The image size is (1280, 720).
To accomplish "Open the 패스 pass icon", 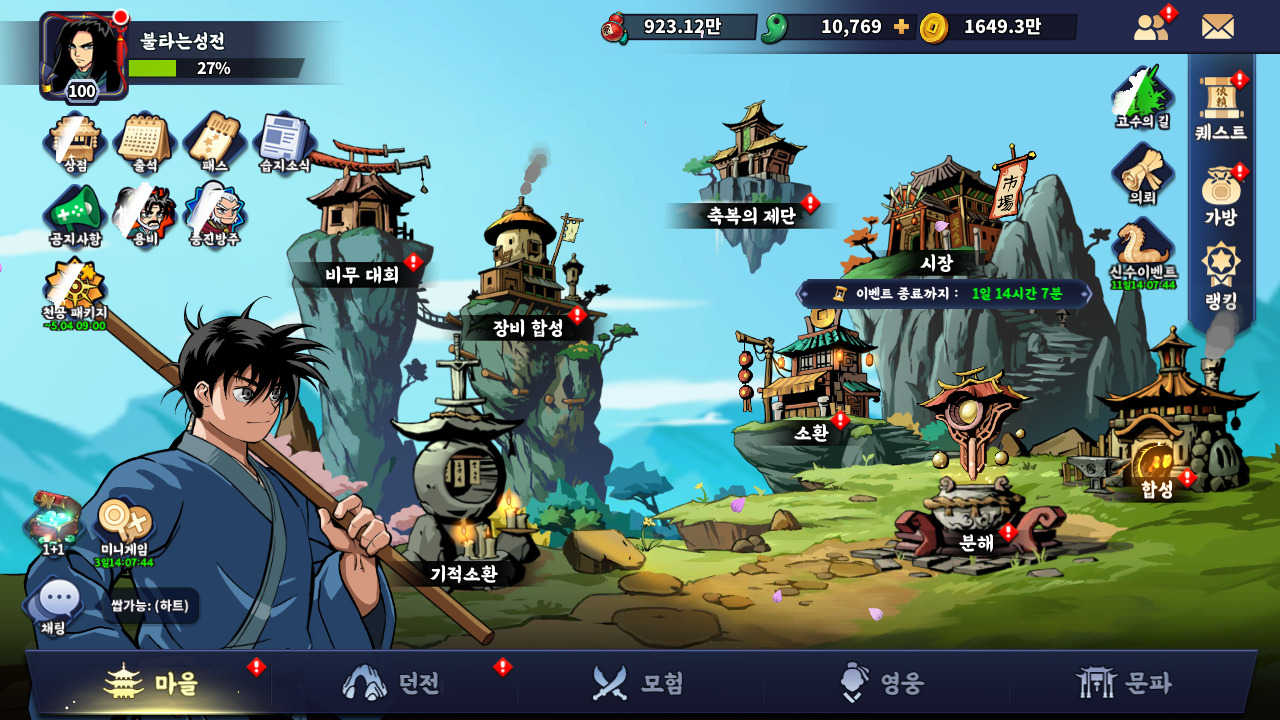I will (214, 141).
